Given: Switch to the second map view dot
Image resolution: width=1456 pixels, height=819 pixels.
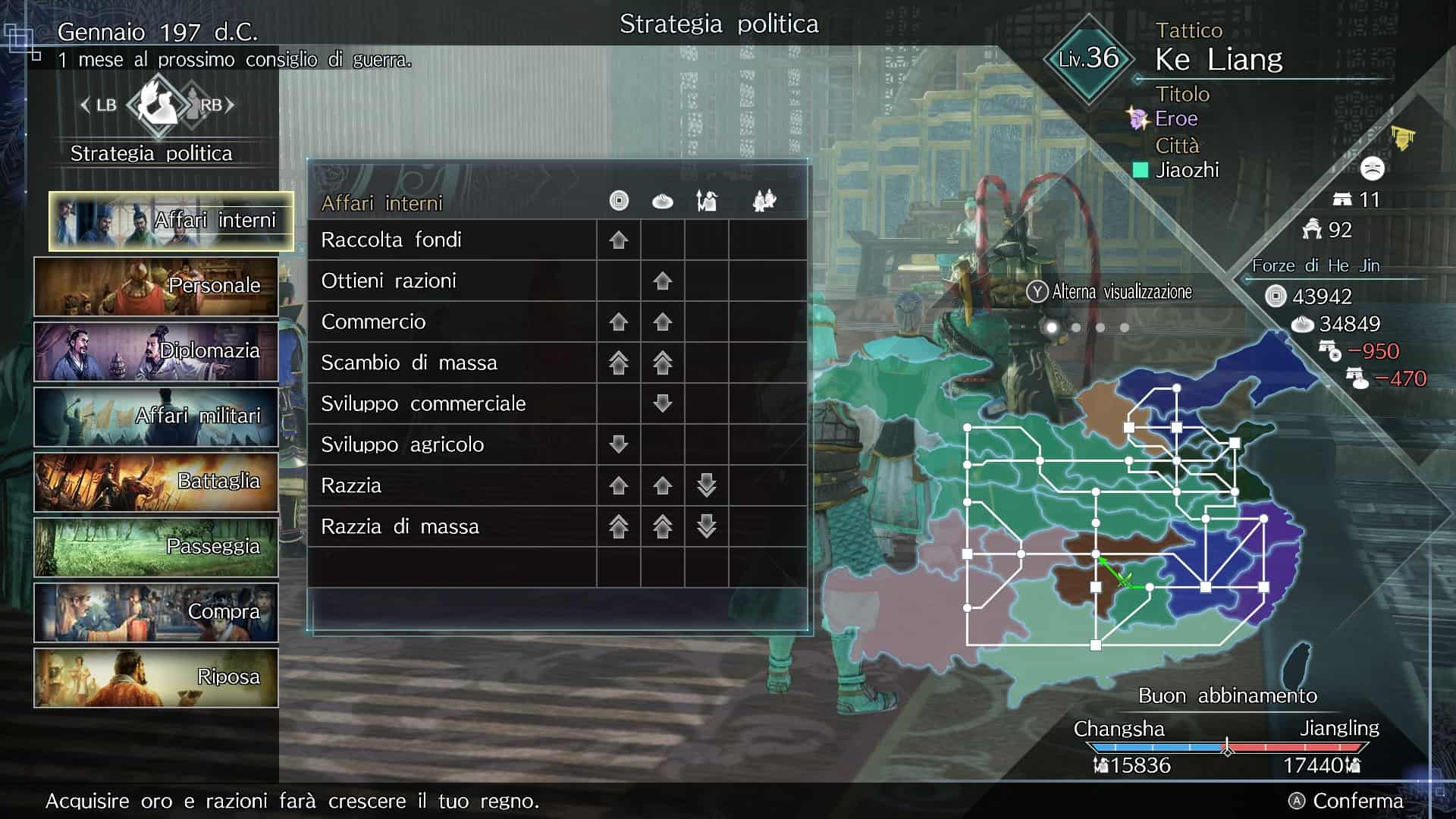Looking at the screenshot, I should (1076, 328).
